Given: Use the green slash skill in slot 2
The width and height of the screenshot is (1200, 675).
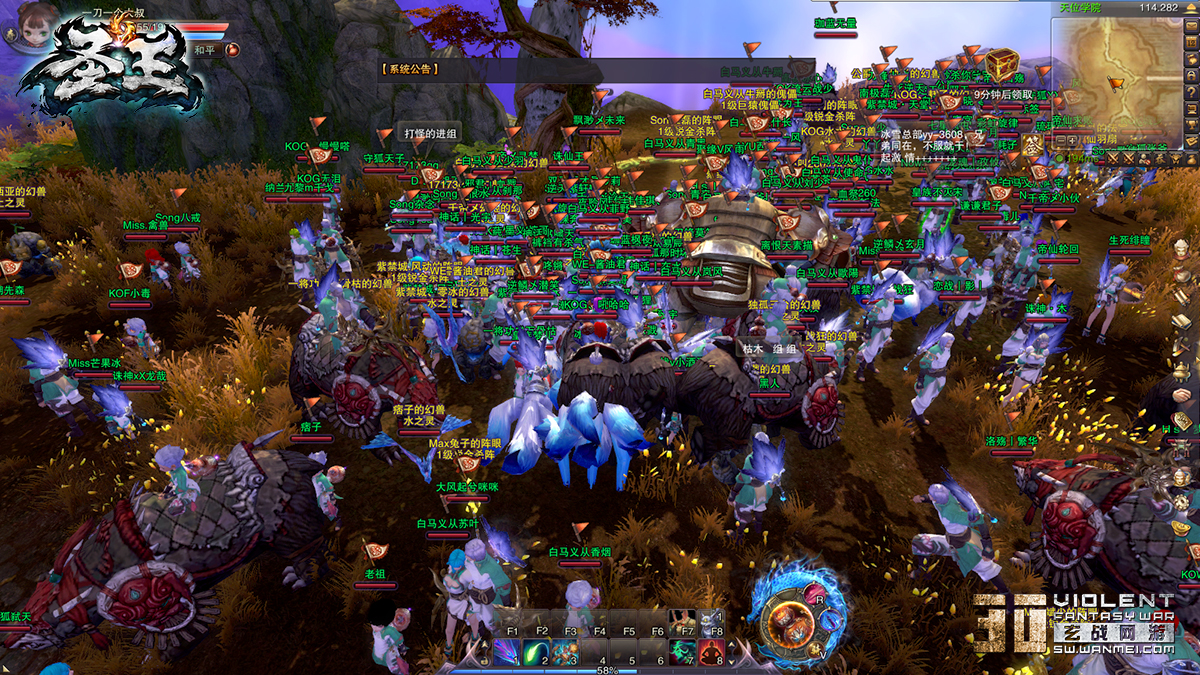Looking at the screenshot, I should coord(536,651).
